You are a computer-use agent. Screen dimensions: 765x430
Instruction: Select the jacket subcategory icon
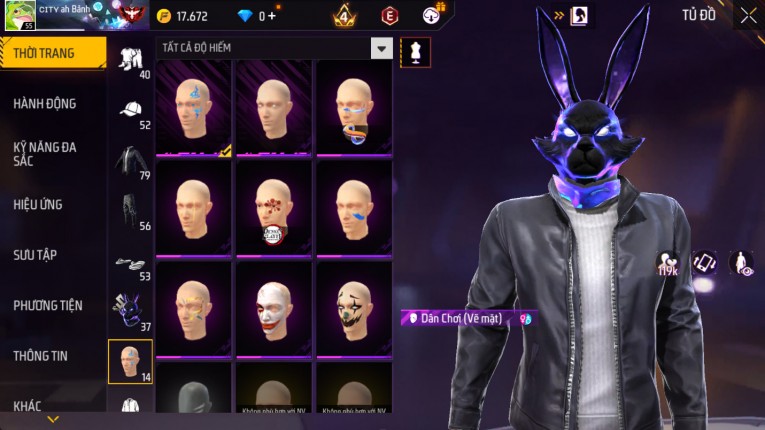pos(130,159)
